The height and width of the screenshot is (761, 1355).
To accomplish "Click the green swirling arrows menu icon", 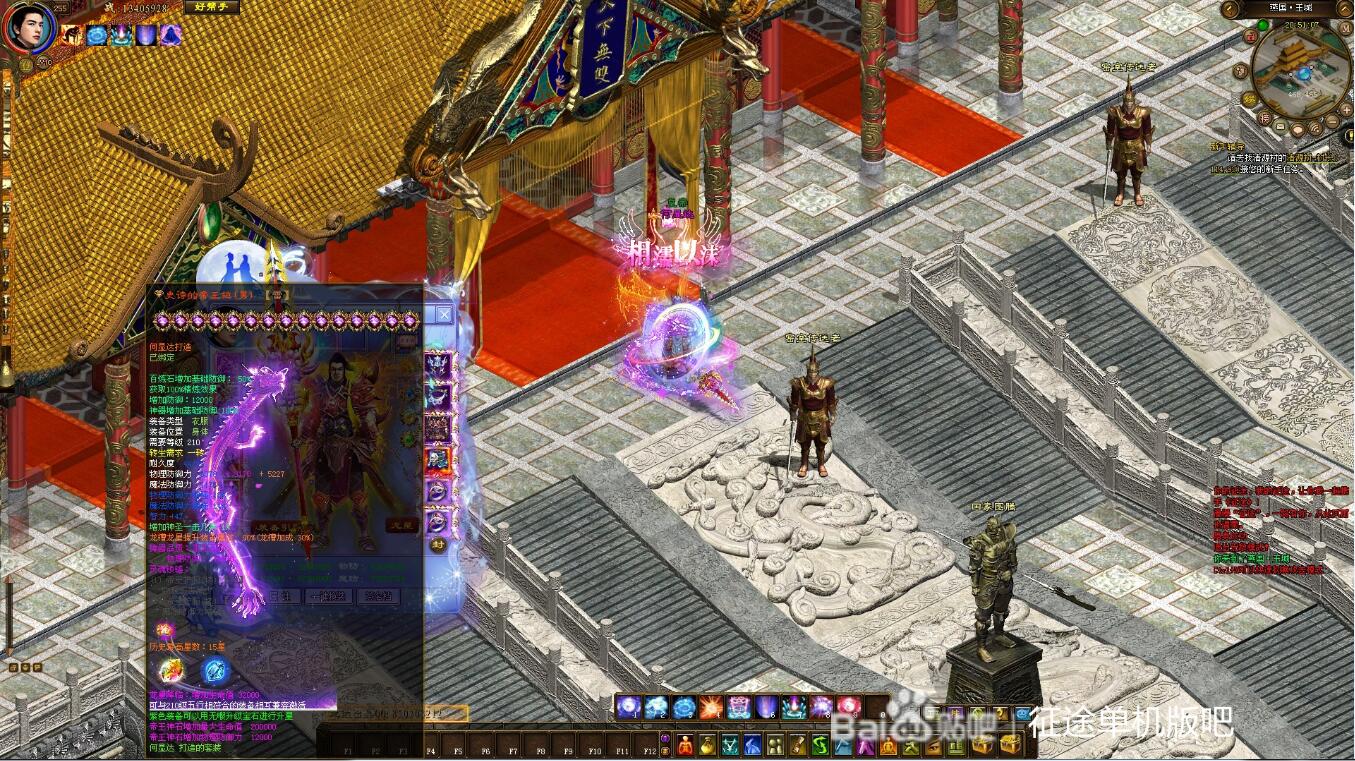I will 818,745.
